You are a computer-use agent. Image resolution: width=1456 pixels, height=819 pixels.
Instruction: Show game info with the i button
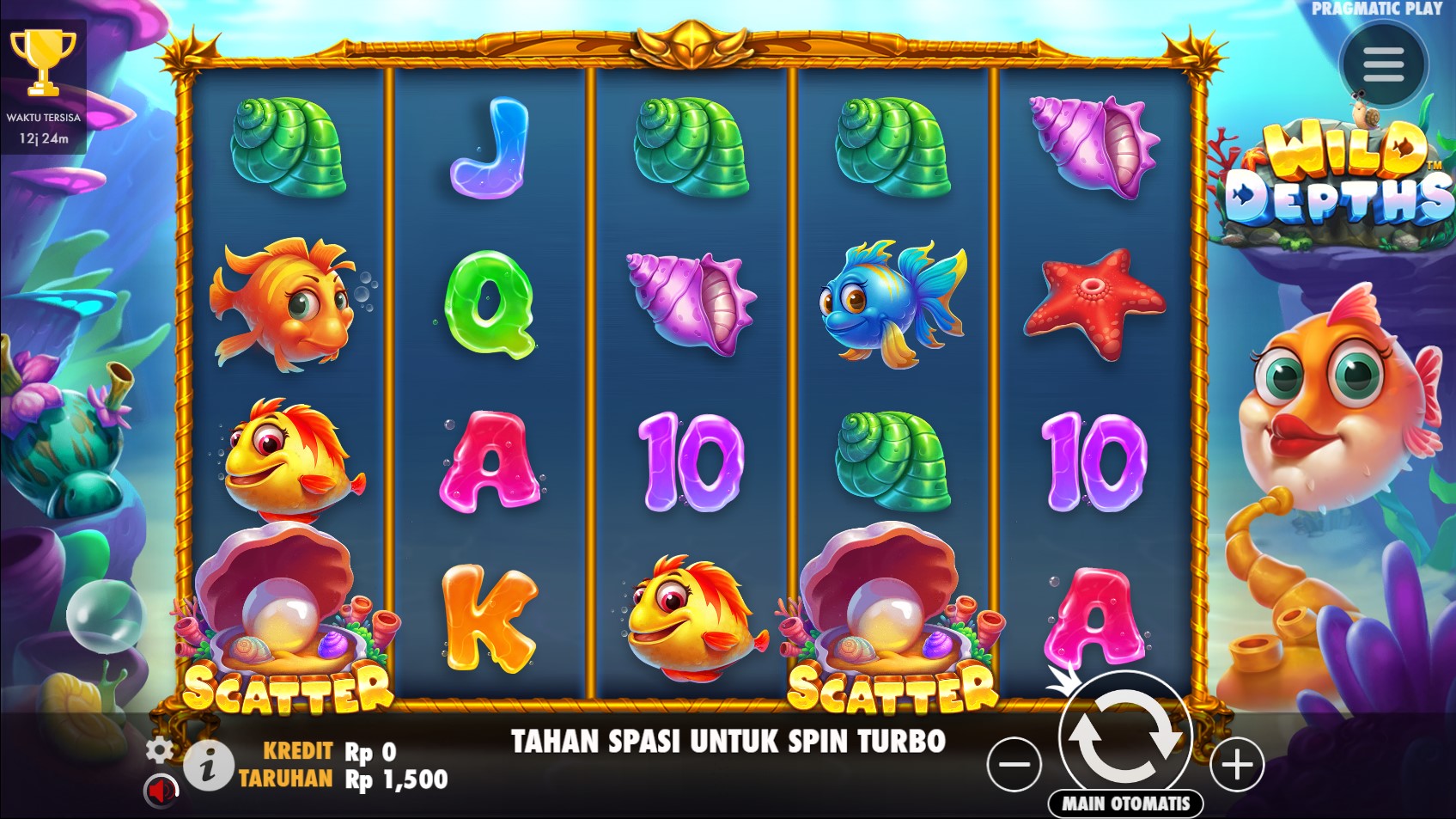(208, 765)
